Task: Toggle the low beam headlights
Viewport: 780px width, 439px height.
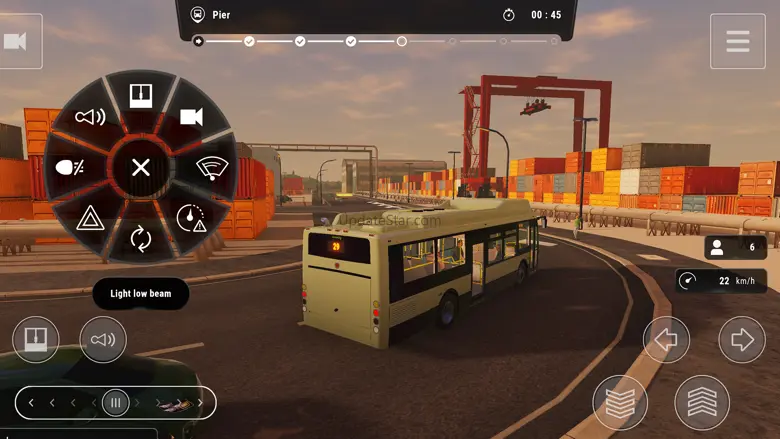Action: 71,167
